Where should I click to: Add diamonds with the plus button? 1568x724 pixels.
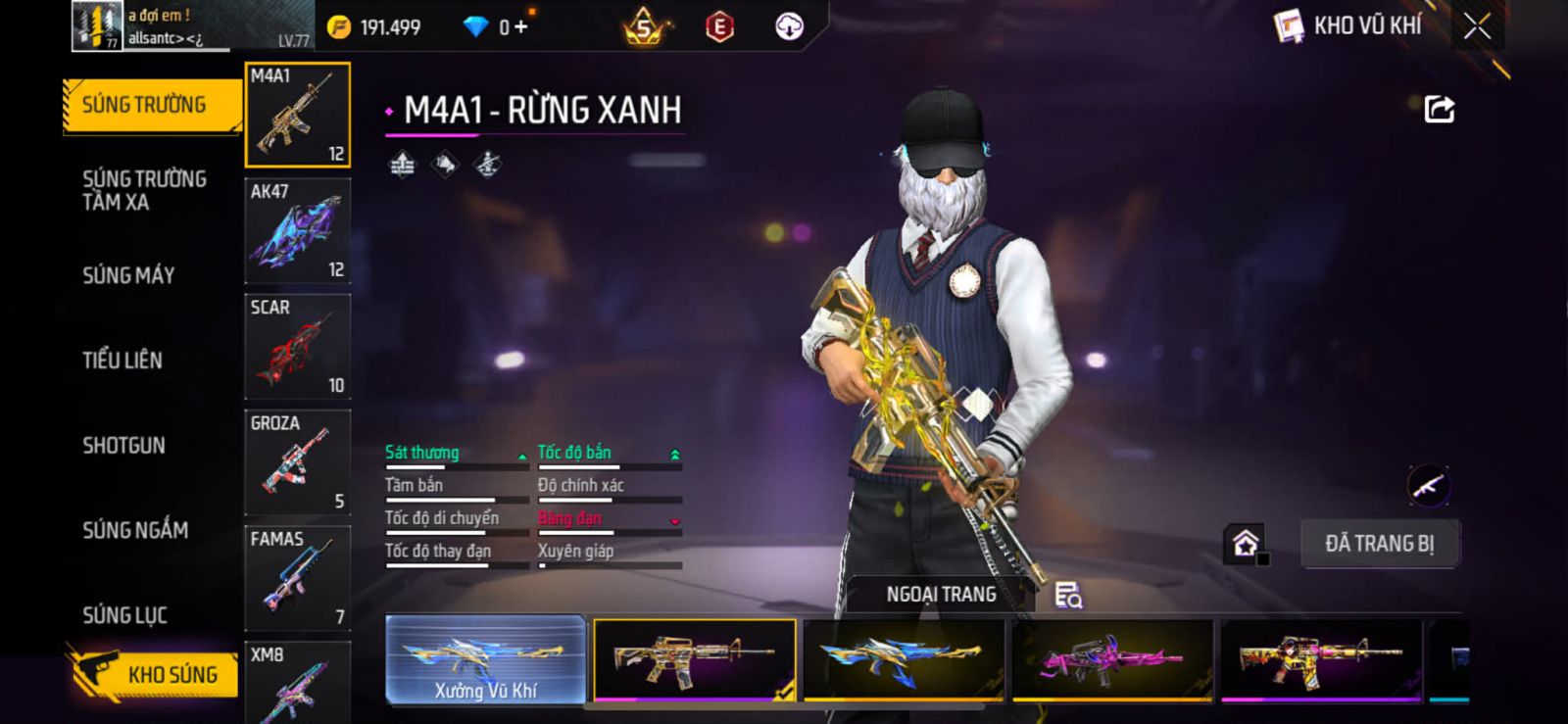[x=520, y=27]
